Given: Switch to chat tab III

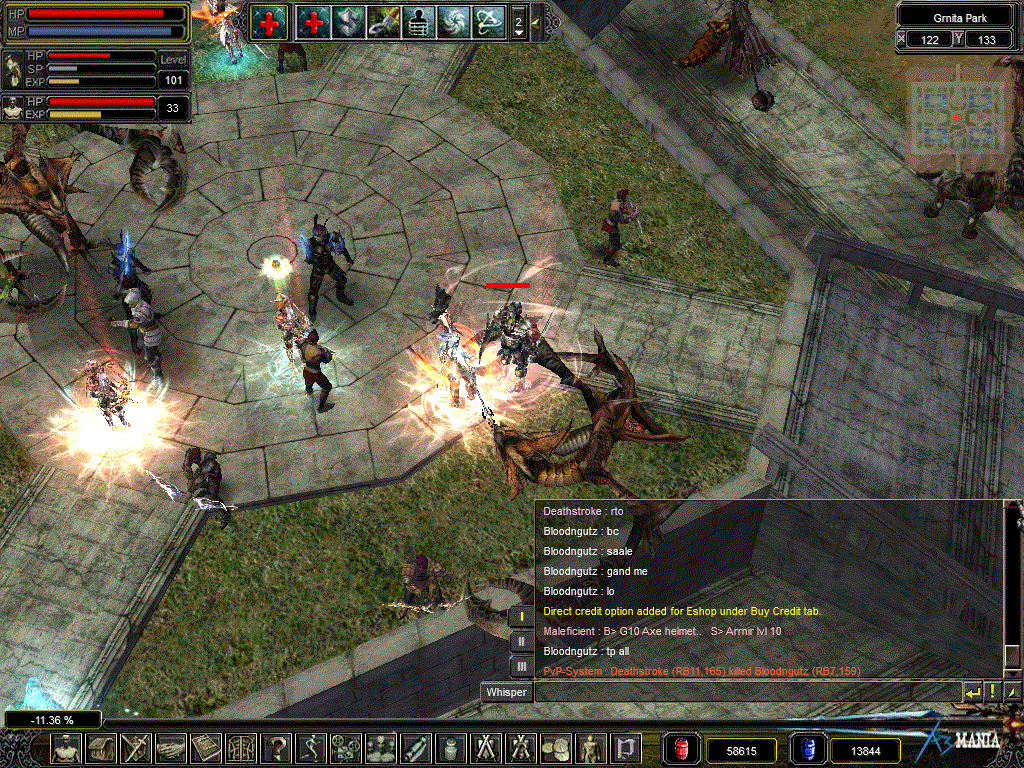Looking at the screenshot, I should [x=521, y=666].
